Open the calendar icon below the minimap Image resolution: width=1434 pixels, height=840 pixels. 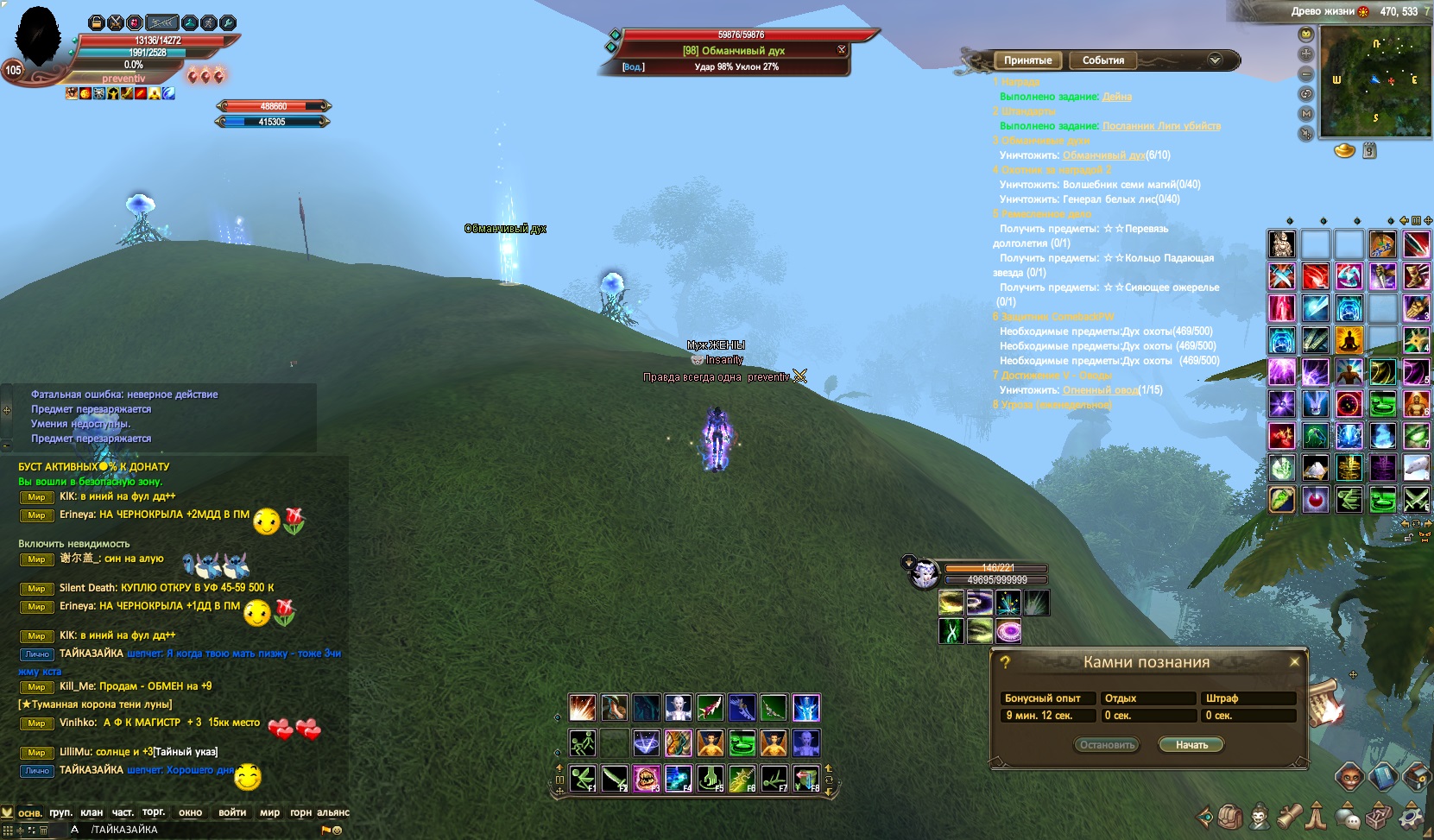coord(1369,152)
